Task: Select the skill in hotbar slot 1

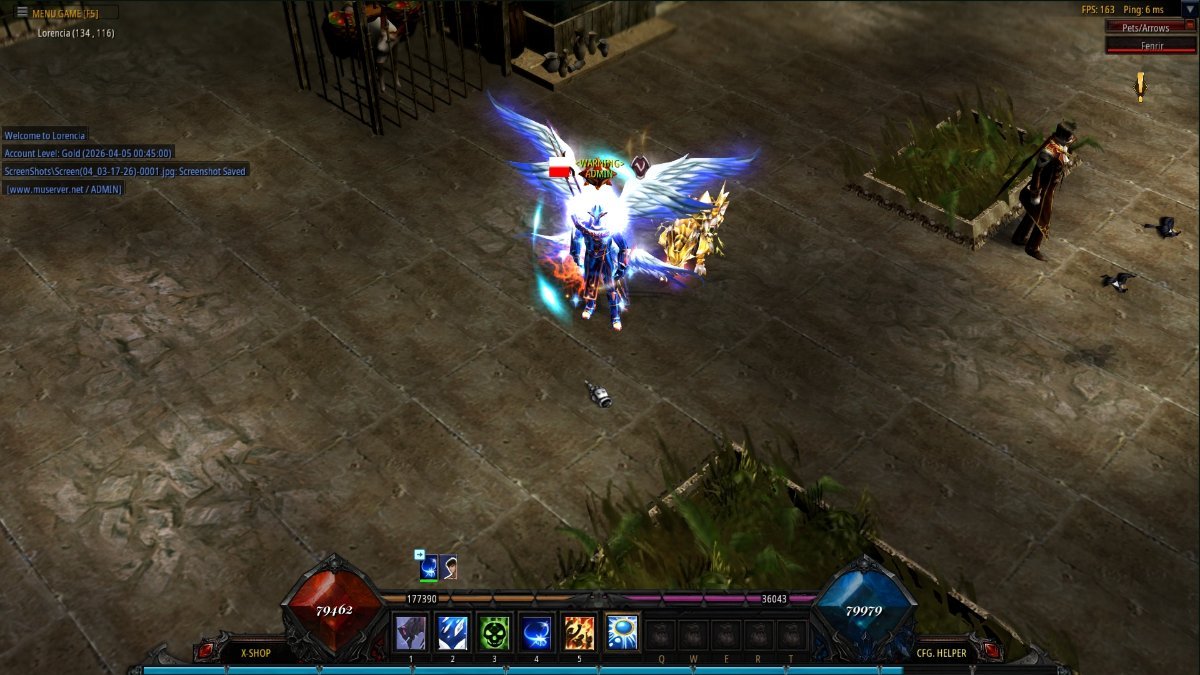Action: click(411, 633)
